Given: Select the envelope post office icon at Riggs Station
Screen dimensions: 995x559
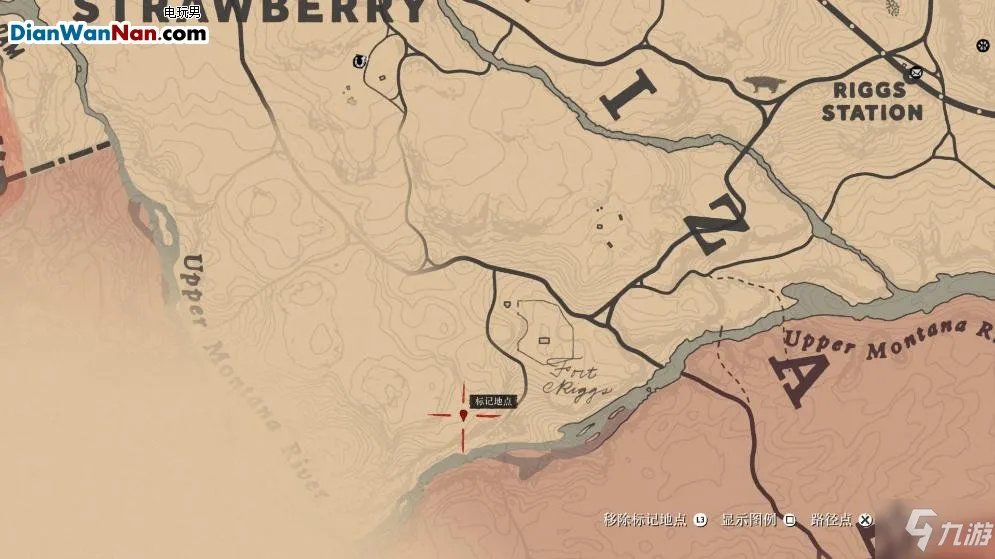Looking at the screenshot, I should pos(913,73).
